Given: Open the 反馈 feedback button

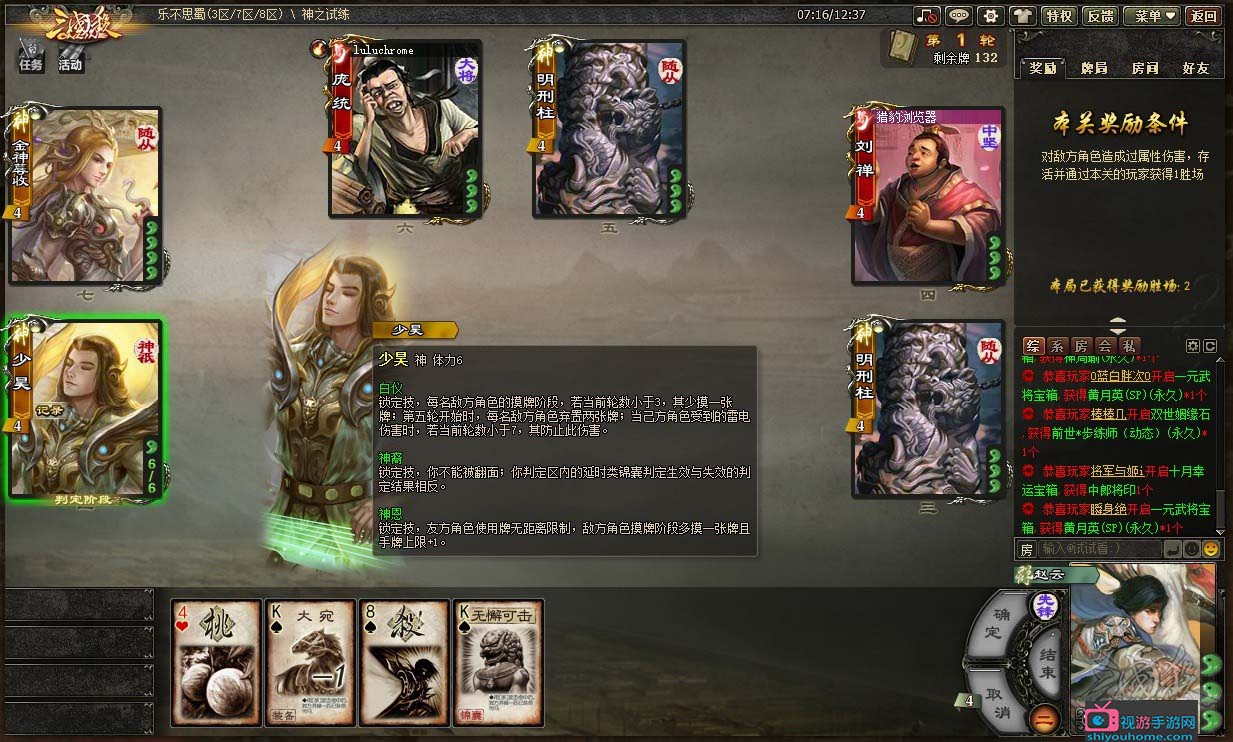Looking at the screenshot, I should coord(1100,16).
